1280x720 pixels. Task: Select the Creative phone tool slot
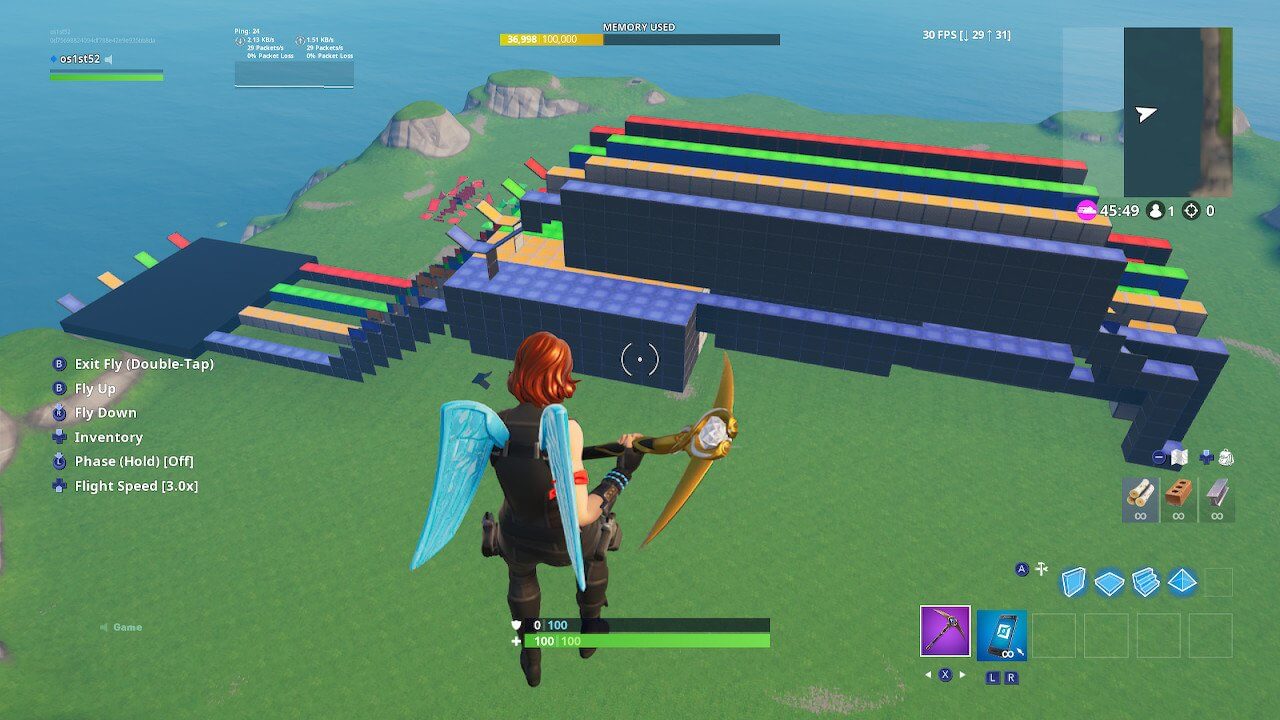point(1001,635)
